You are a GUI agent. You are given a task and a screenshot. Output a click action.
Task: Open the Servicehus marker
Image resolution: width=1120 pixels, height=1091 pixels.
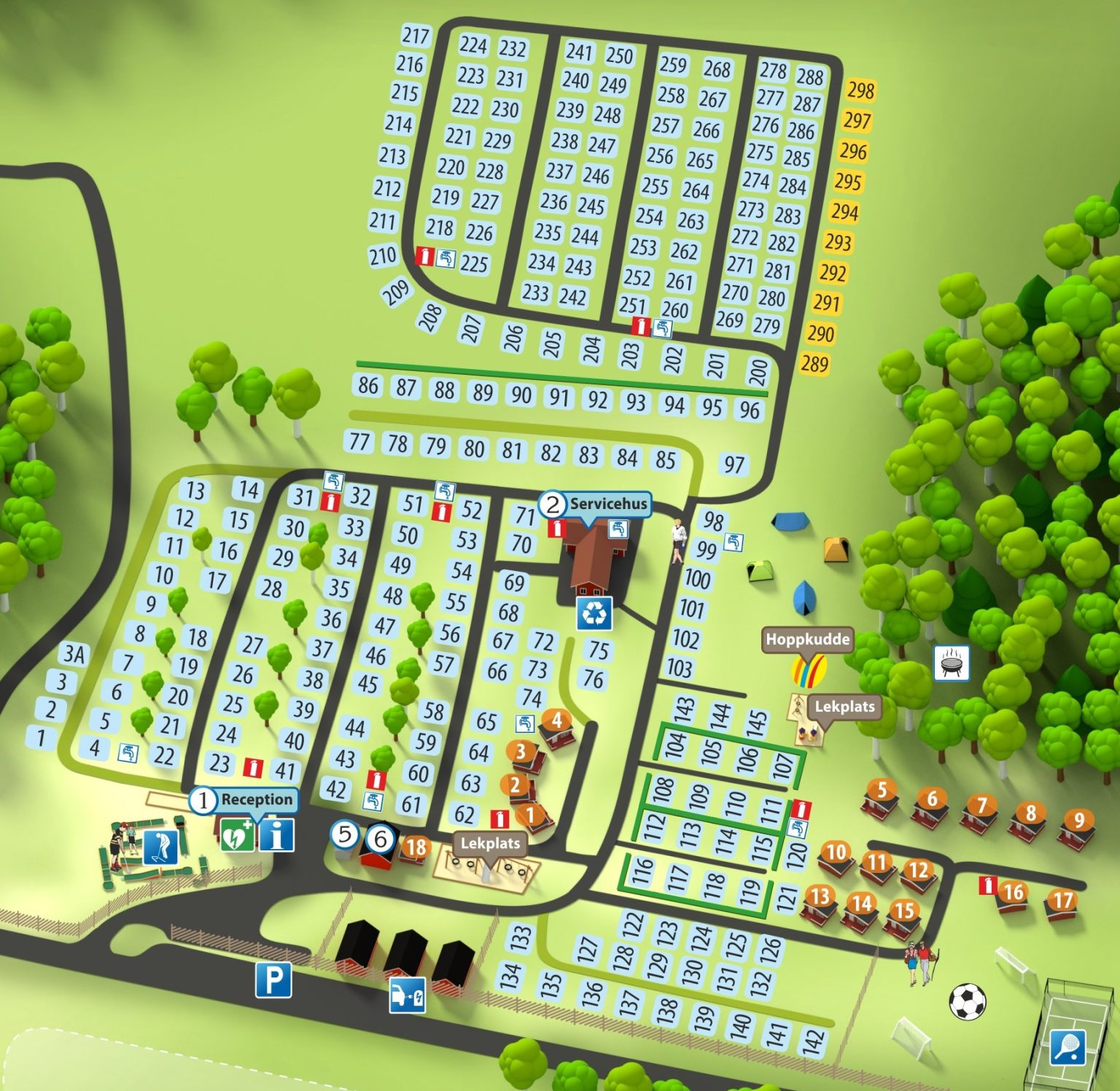coord(607,503)
